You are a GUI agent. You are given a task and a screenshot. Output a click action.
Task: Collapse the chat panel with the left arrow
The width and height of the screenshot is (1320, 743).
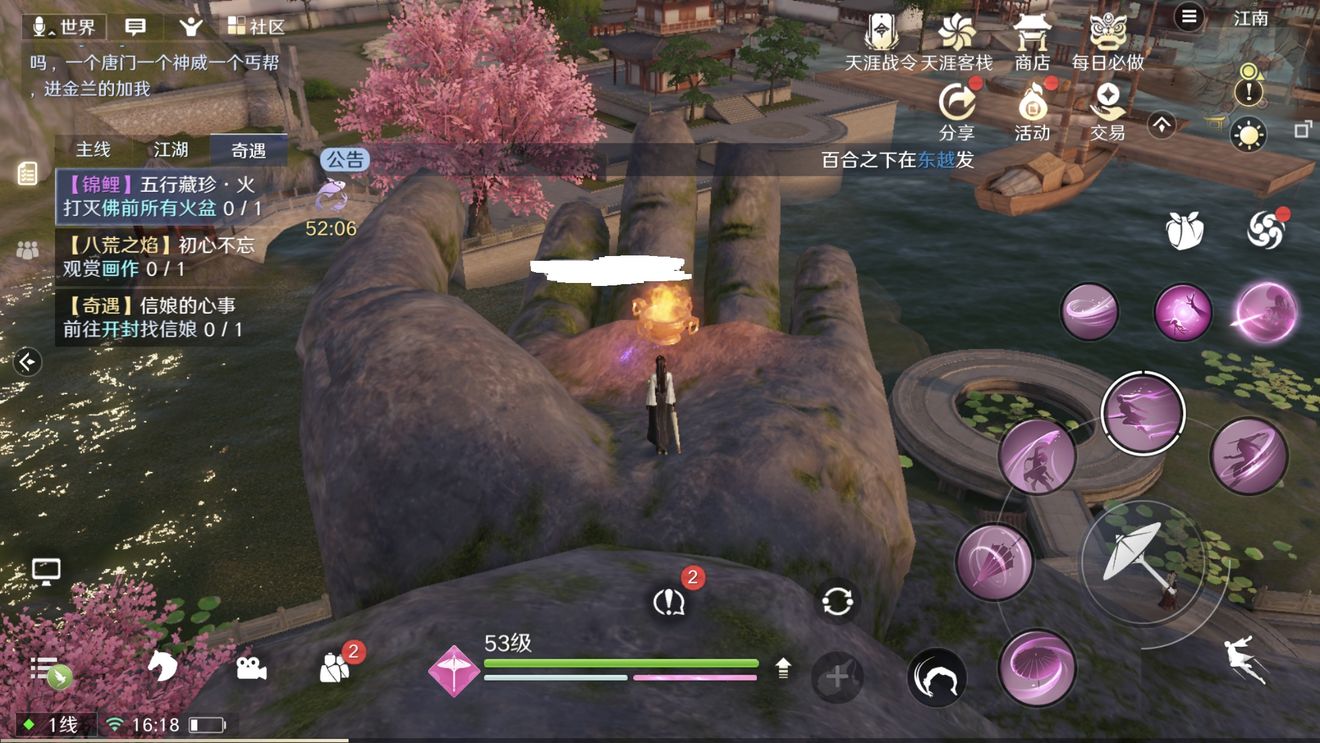(x=26, y=362)
